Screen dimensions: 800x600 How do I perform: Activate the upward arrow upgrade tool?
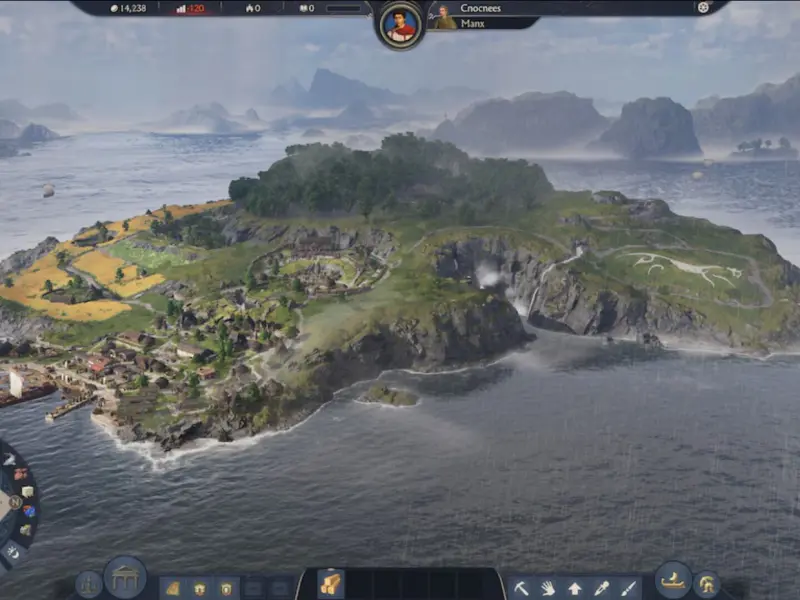coord(575,588)
